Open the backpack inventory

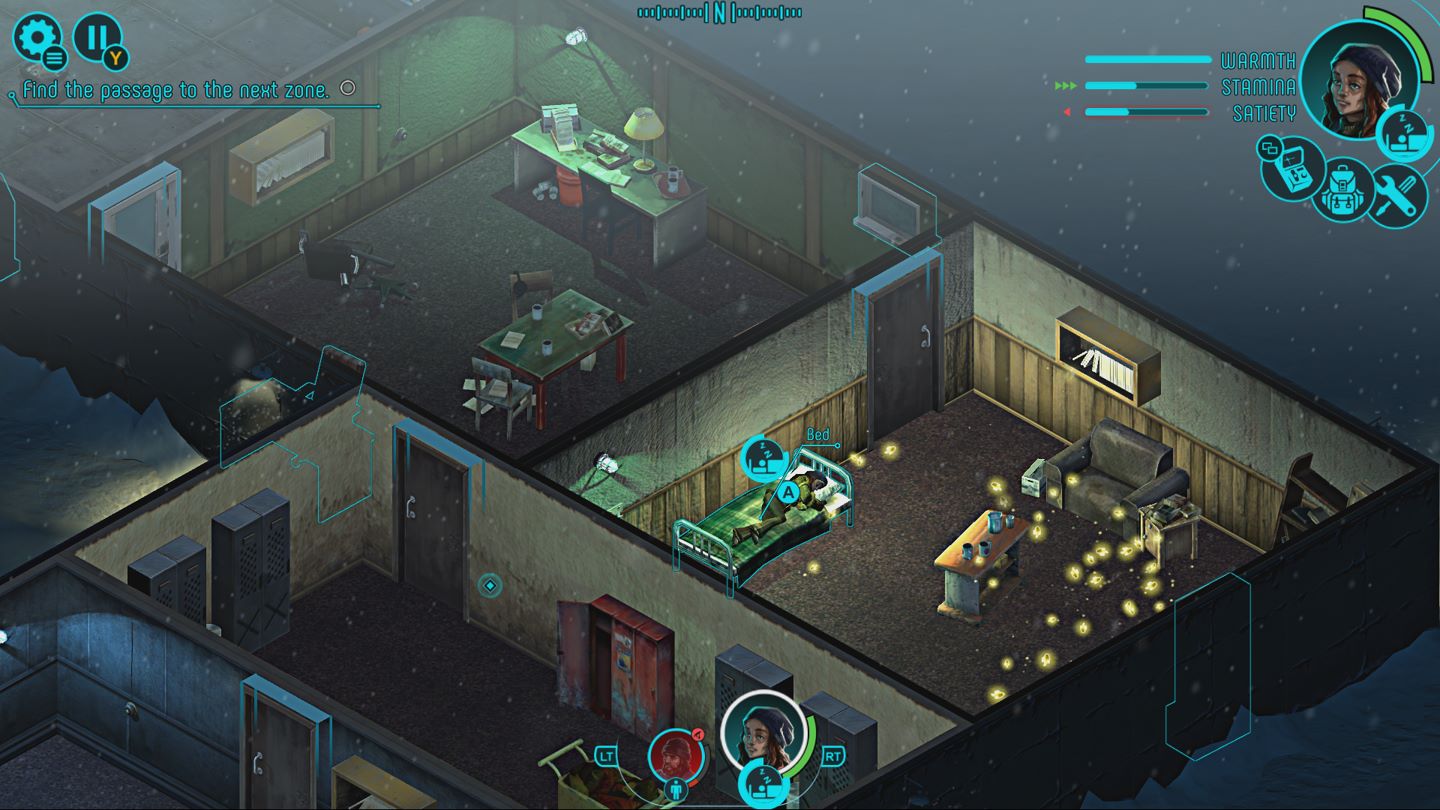click(x=1344, y=192)
